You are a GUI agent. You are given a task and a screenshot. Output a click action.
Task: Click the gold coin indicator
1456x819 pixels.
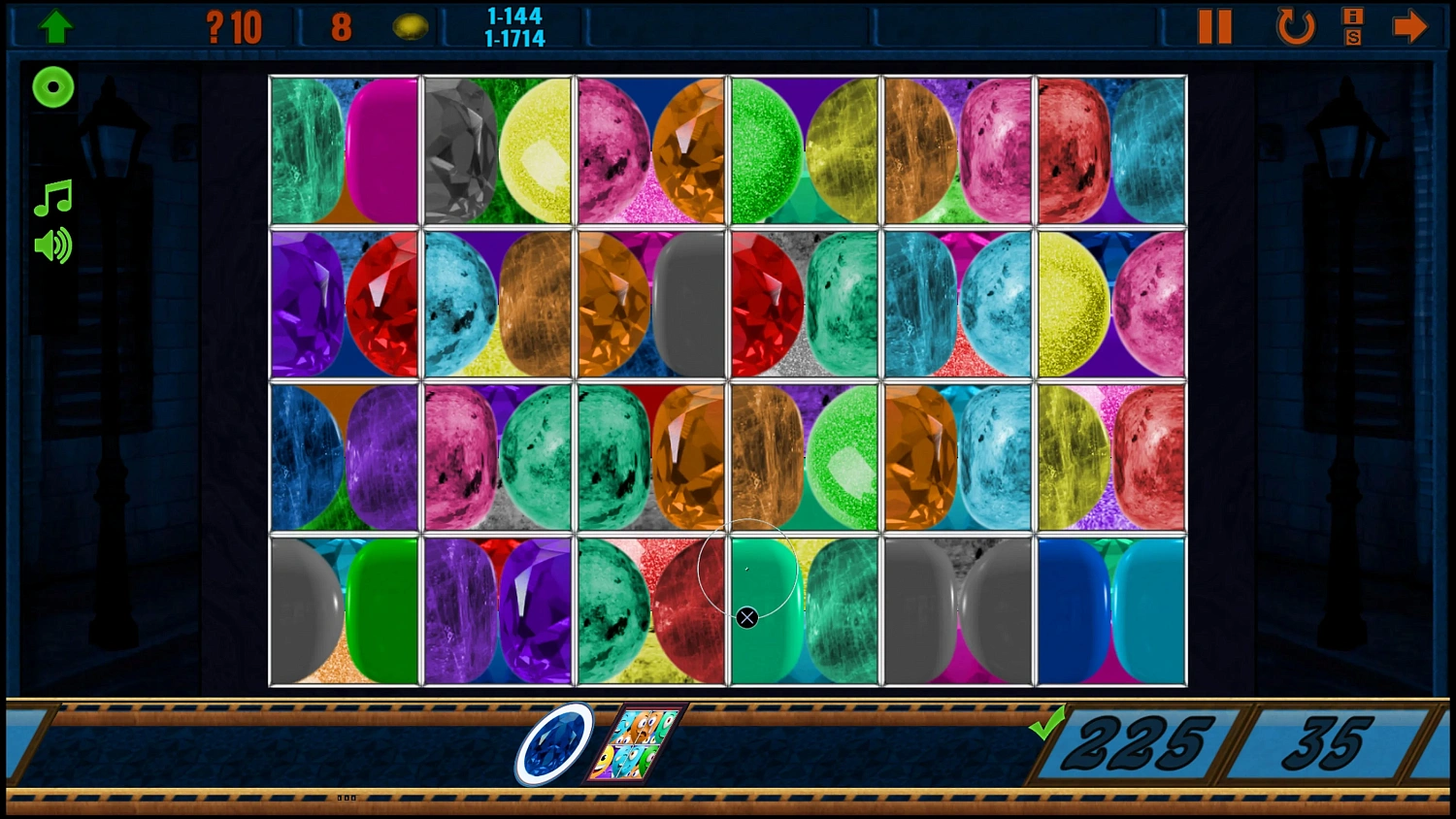[x=412, y=26]
